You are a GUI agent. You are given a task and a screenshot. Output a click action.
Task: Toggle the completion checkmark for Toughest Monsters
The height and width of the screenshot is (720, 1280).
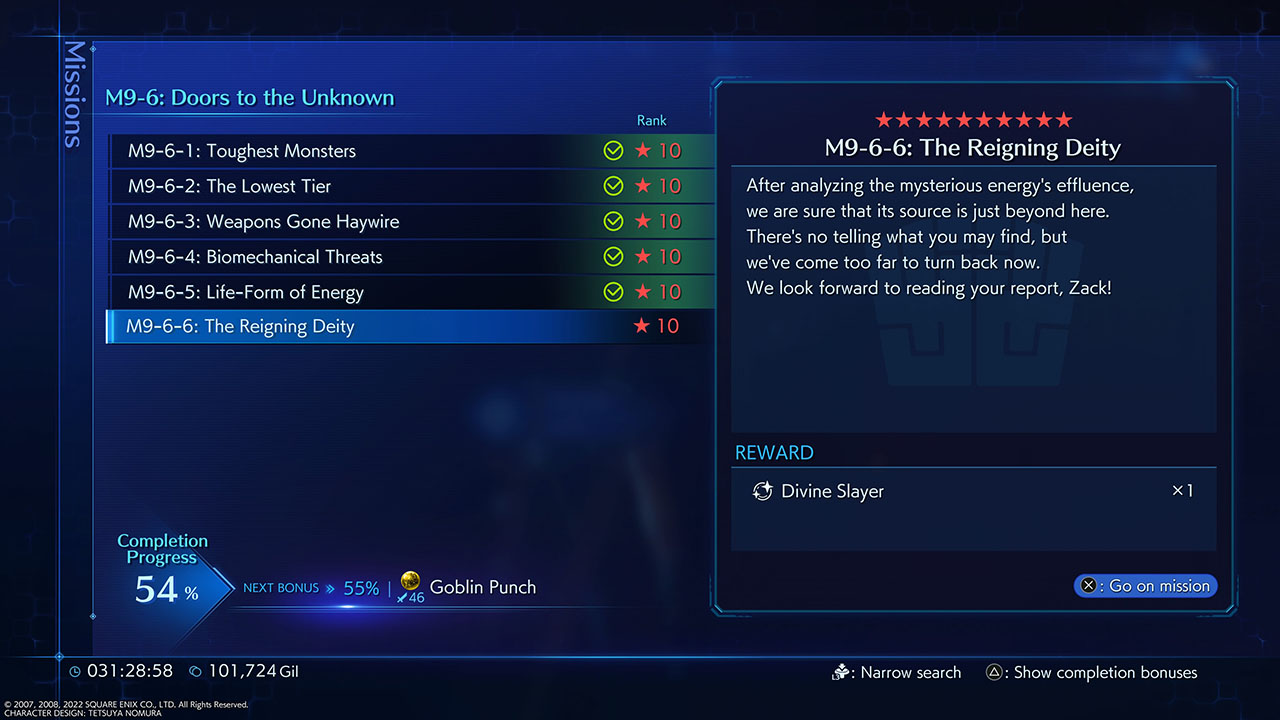pos(613,151)
